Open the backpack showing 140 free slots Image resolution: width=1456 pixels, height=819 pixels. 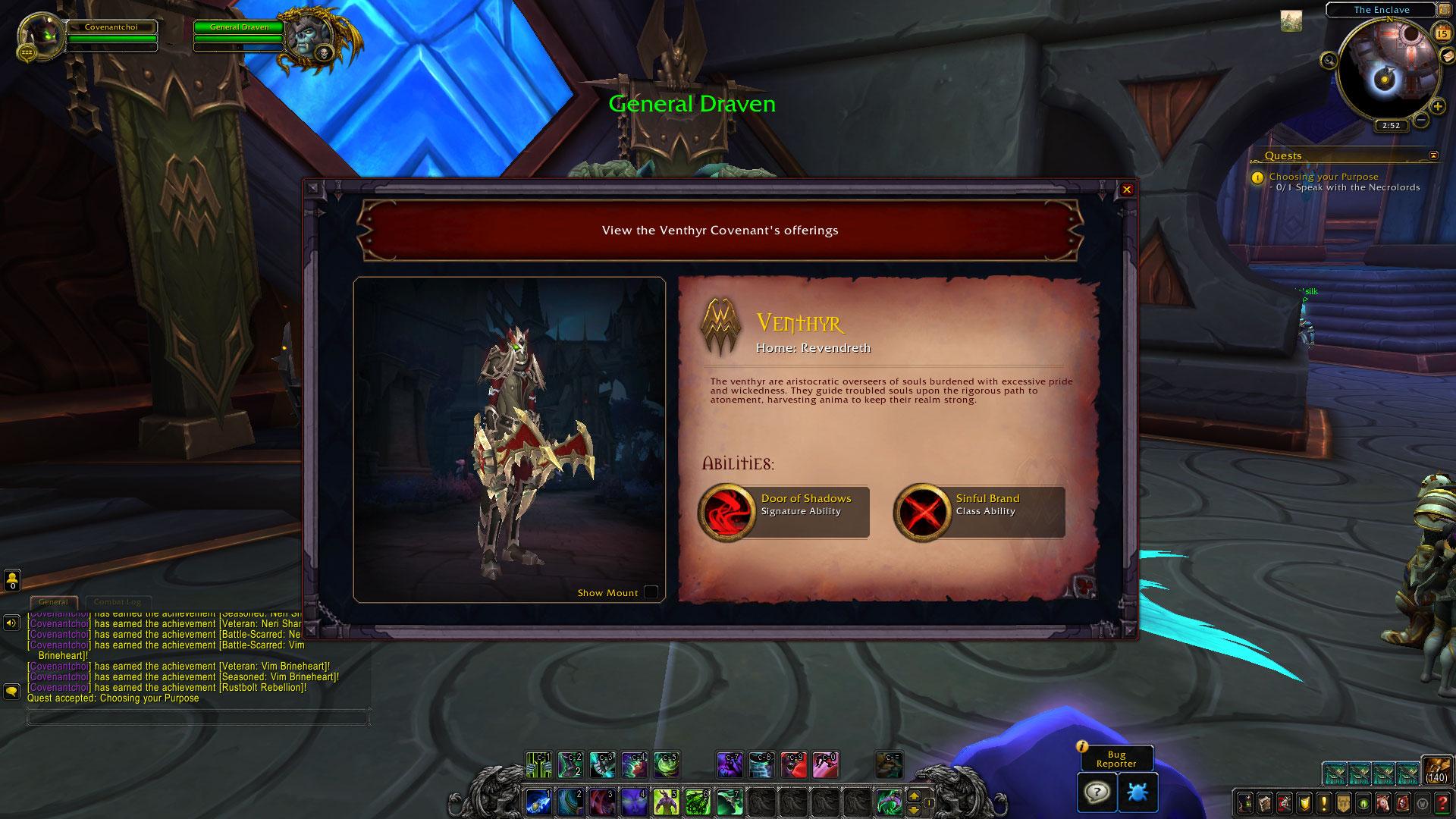pyautogui.click(x=1436, y=770)
